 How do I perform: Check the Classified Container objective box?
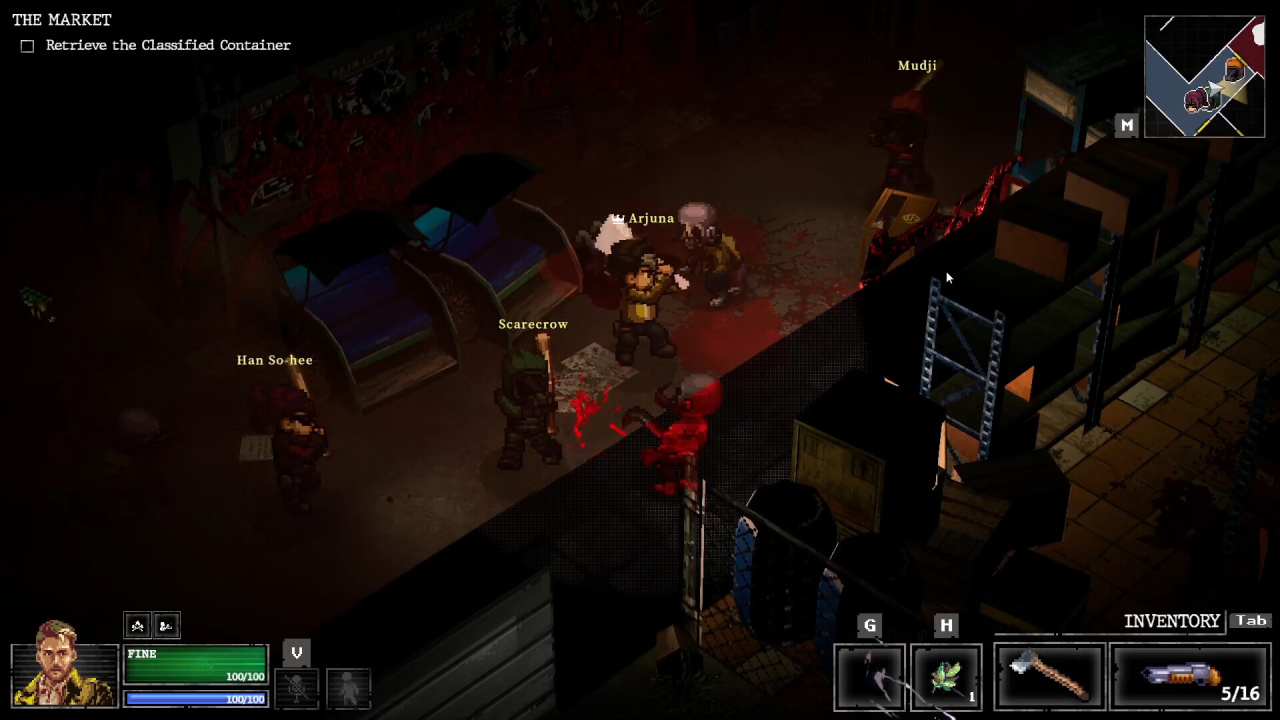pos(27,46)
